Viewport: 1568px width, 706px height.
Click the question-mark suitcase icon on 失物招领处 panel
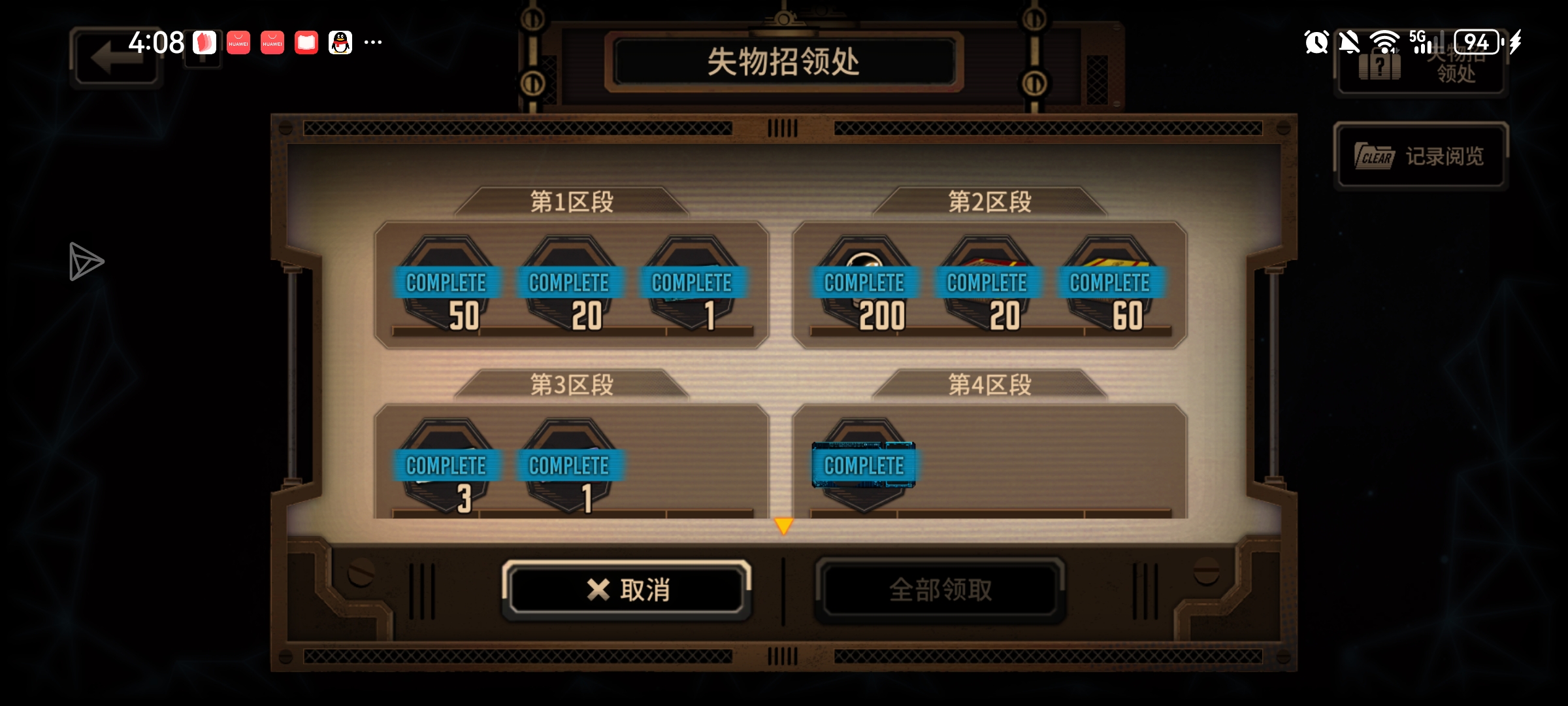click(1379, 65)
